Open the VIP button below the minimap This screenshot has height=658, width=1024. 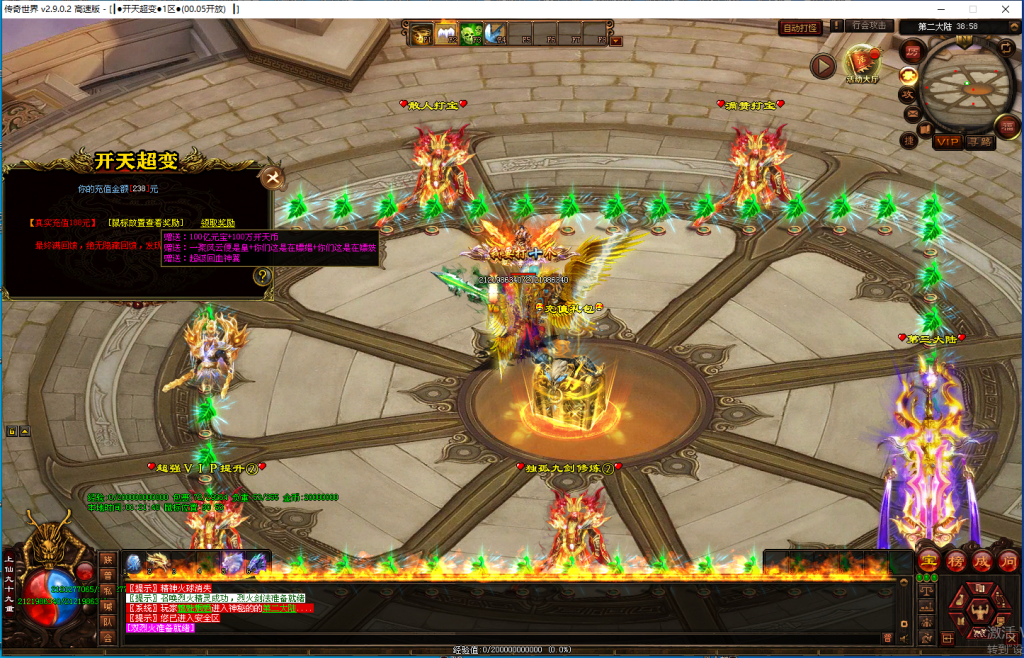[946, 142]
